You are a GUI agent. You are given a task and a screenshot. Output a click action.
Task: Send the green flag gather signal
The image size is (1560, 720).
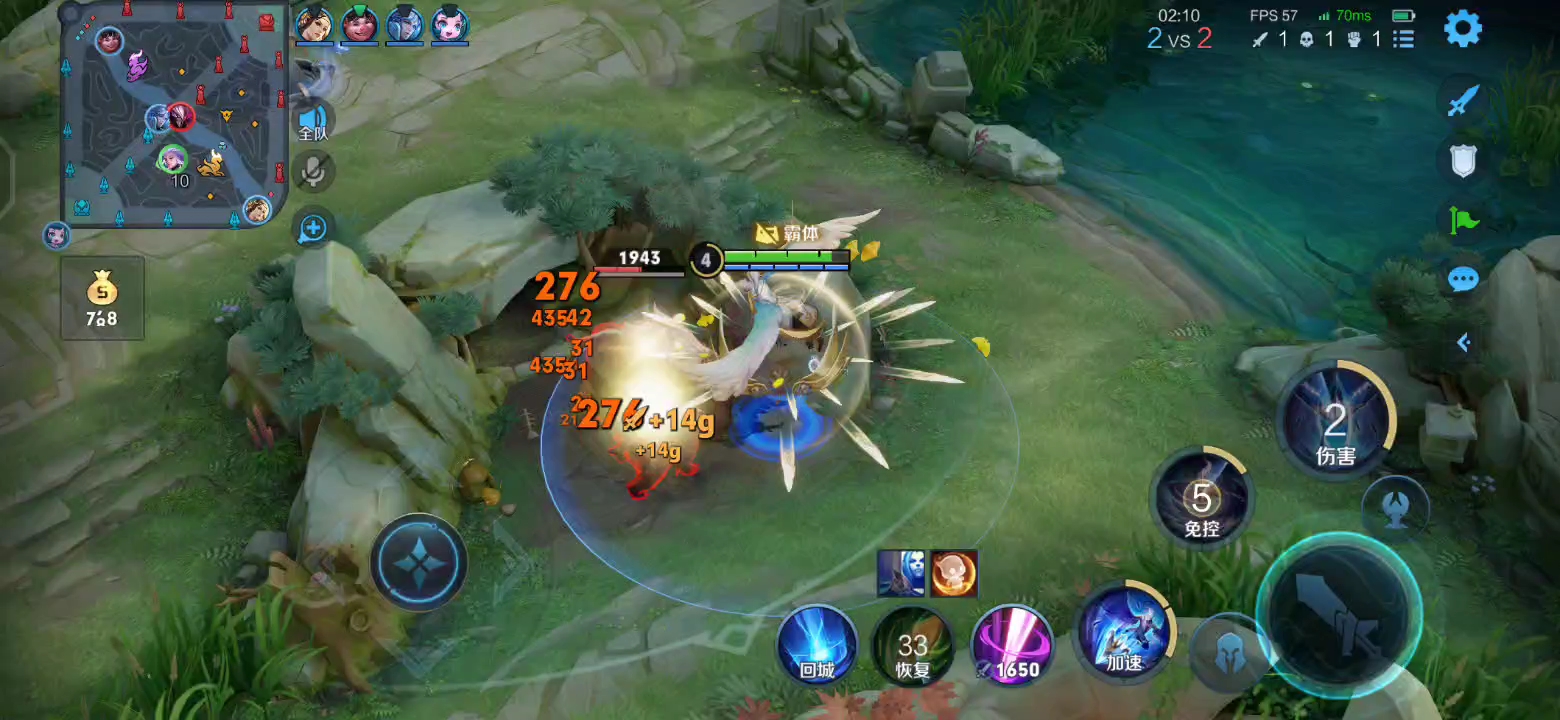click(1462, 219)
